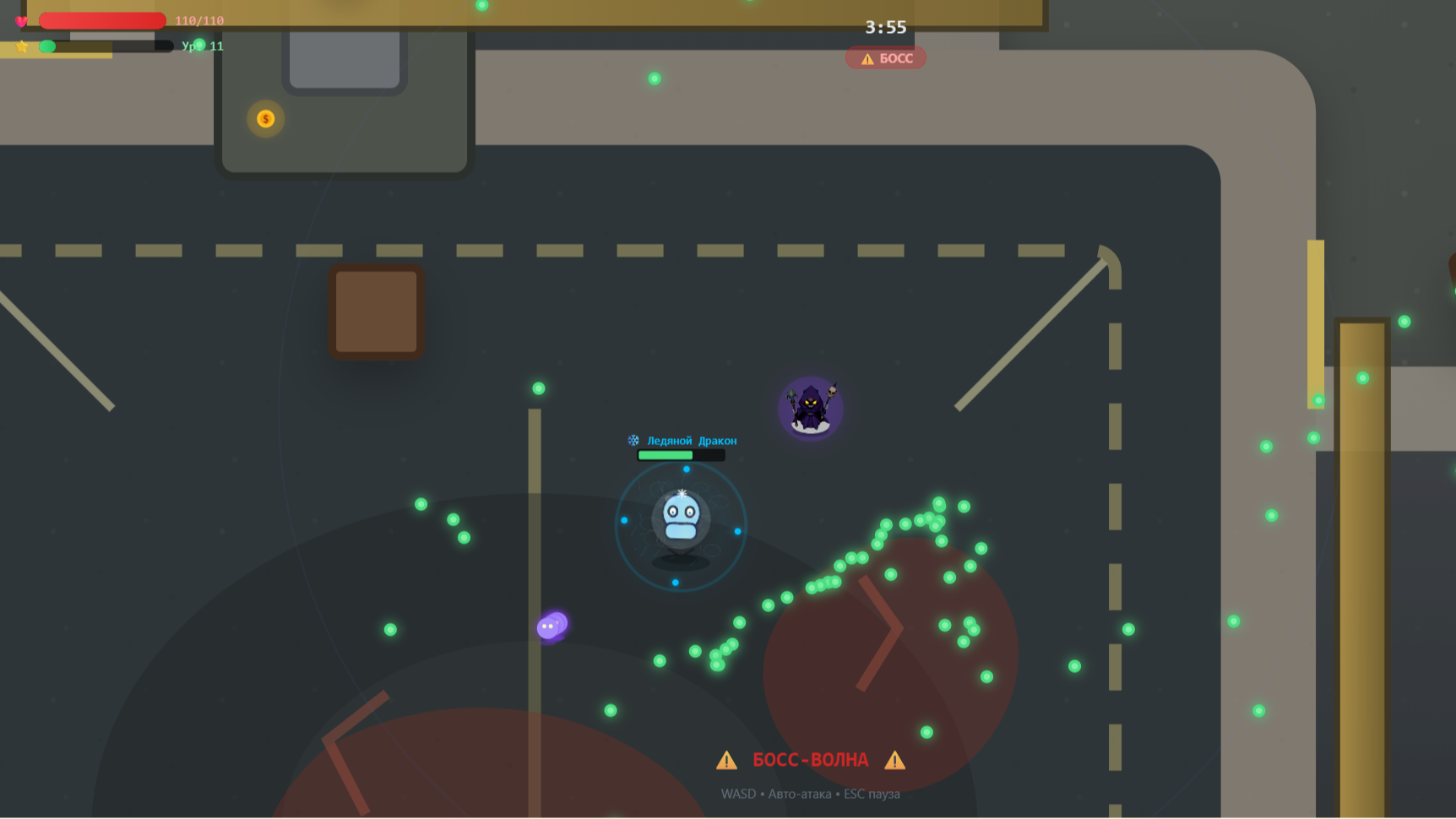
Task: Click the left warning triangle by БОСС-ВОЛНА
Action: pyautogui.click(x=726, y=759)
